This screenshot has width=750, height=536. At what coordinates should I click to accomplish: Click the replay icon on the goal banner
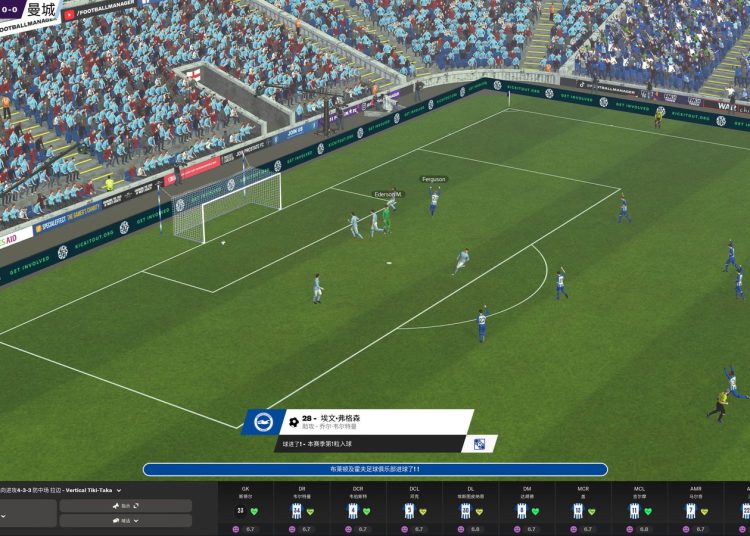click(480, 444)
